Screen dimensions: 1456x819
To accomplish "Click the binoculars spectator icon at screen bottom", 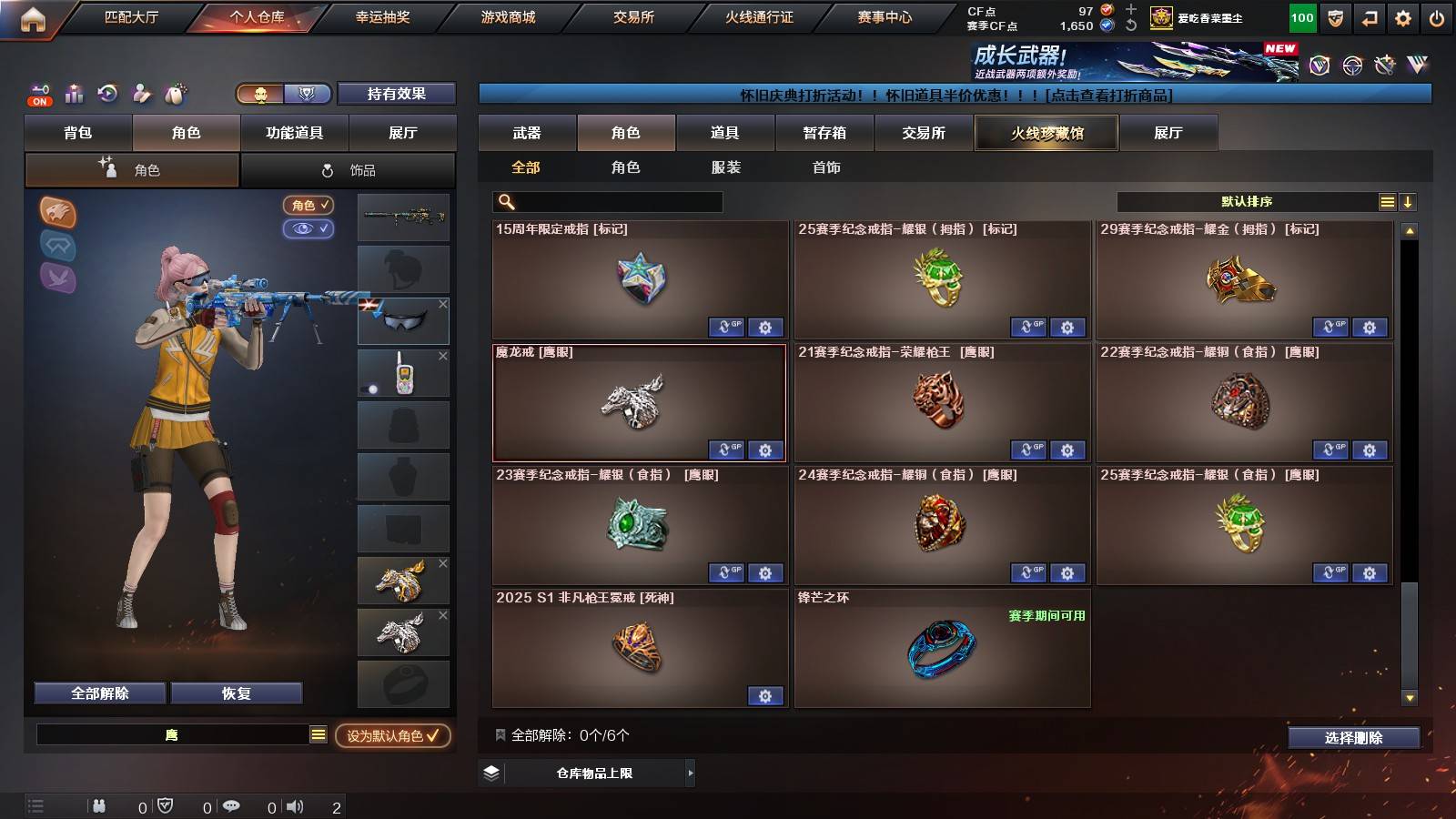I will coord(98,805).
